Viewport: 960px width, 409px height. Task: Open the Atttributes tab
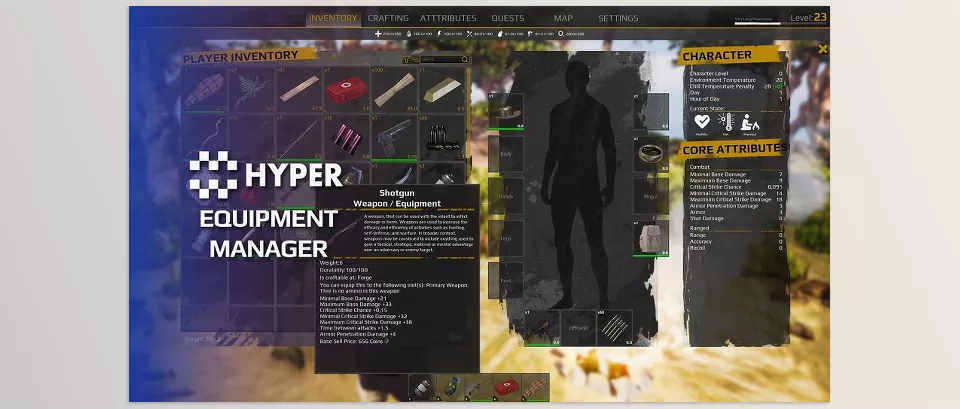(x=448, y=18)
